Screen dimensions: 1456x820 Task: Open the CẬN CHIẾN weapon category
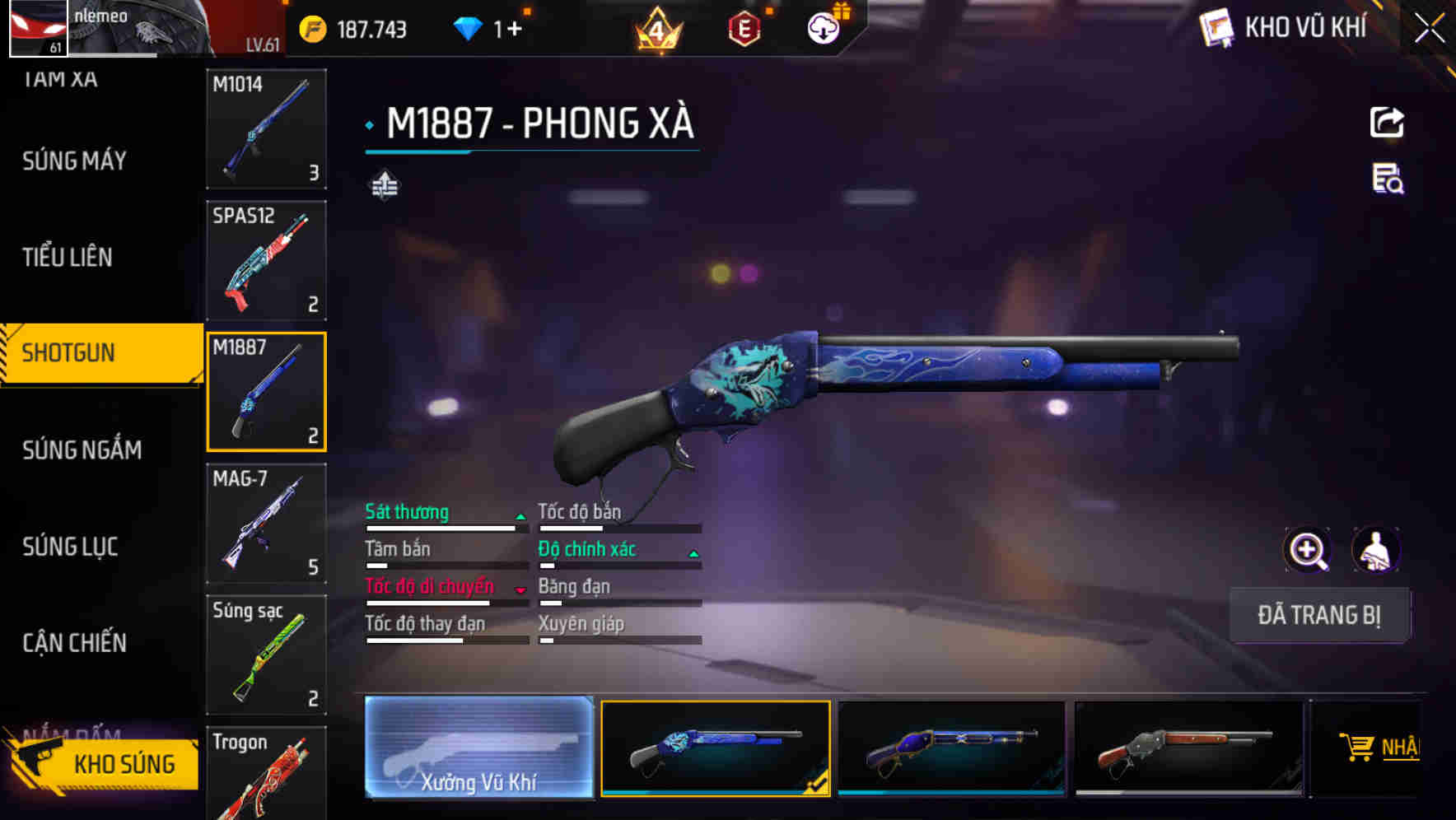coord(73,642)
